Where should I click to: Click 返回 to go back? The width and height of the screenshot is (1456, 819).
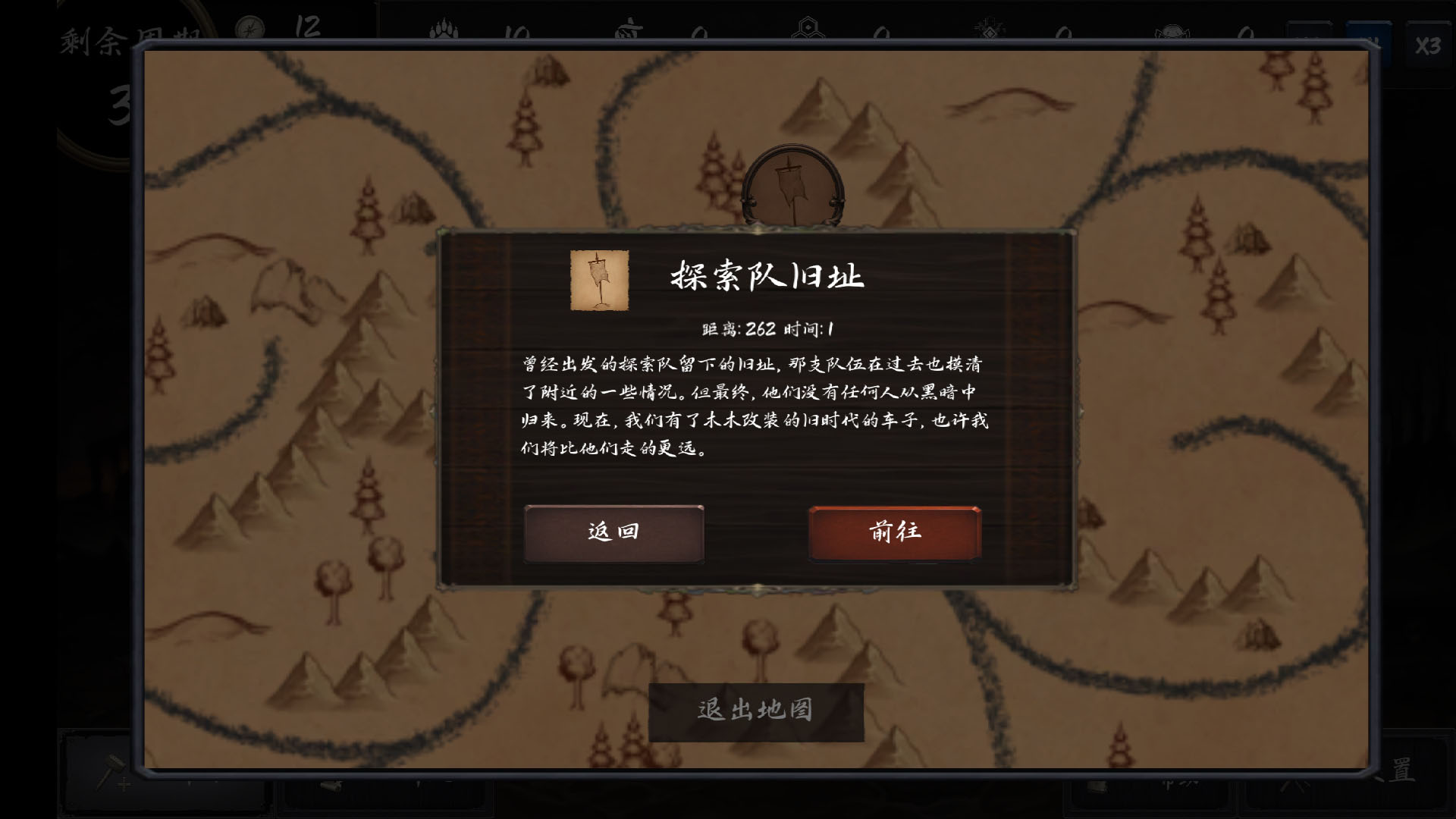(x=614, y=533)
